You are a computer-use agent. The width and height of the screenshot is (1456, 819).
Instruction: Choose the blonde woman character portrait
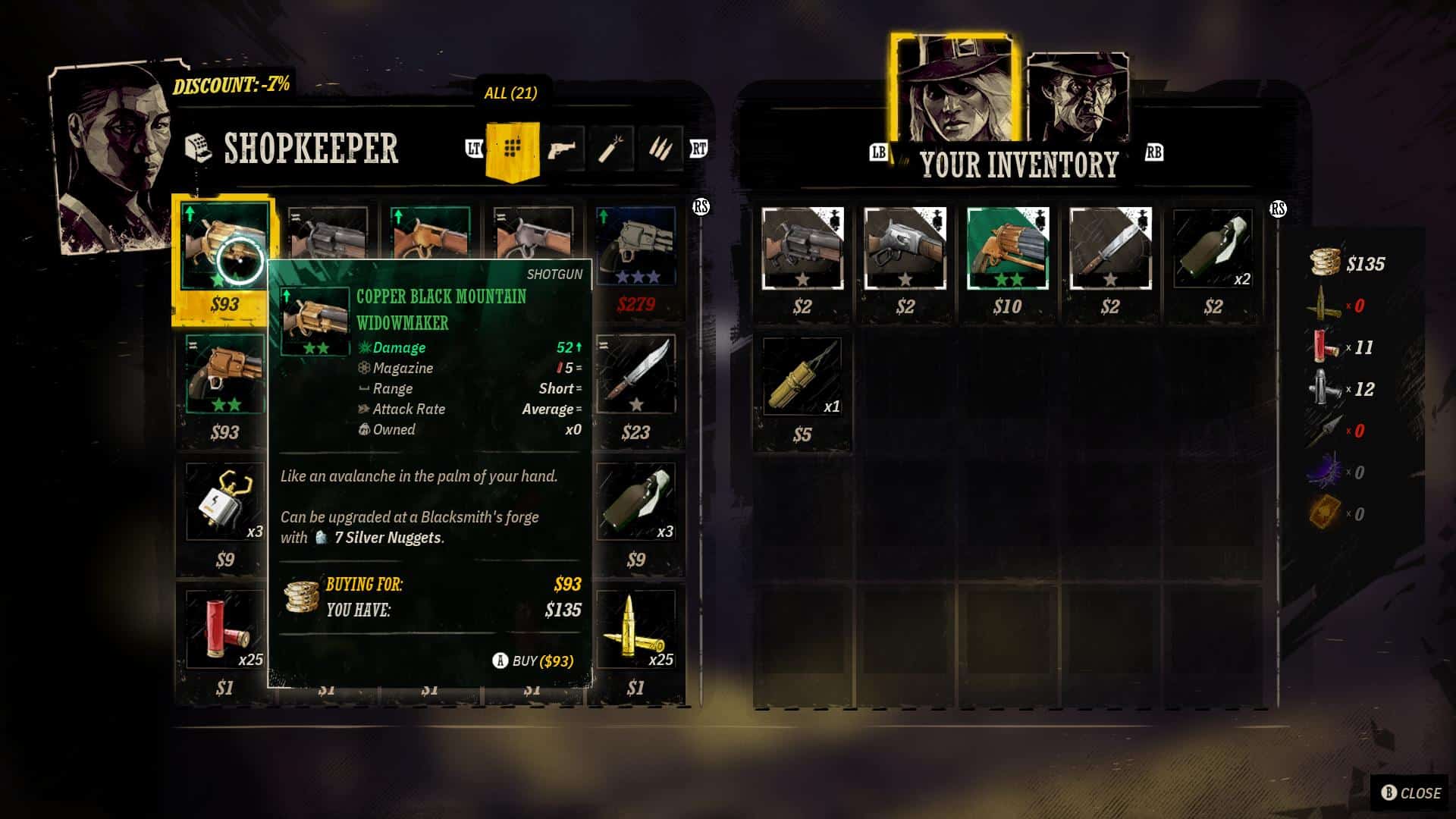[x=953, y=91]
